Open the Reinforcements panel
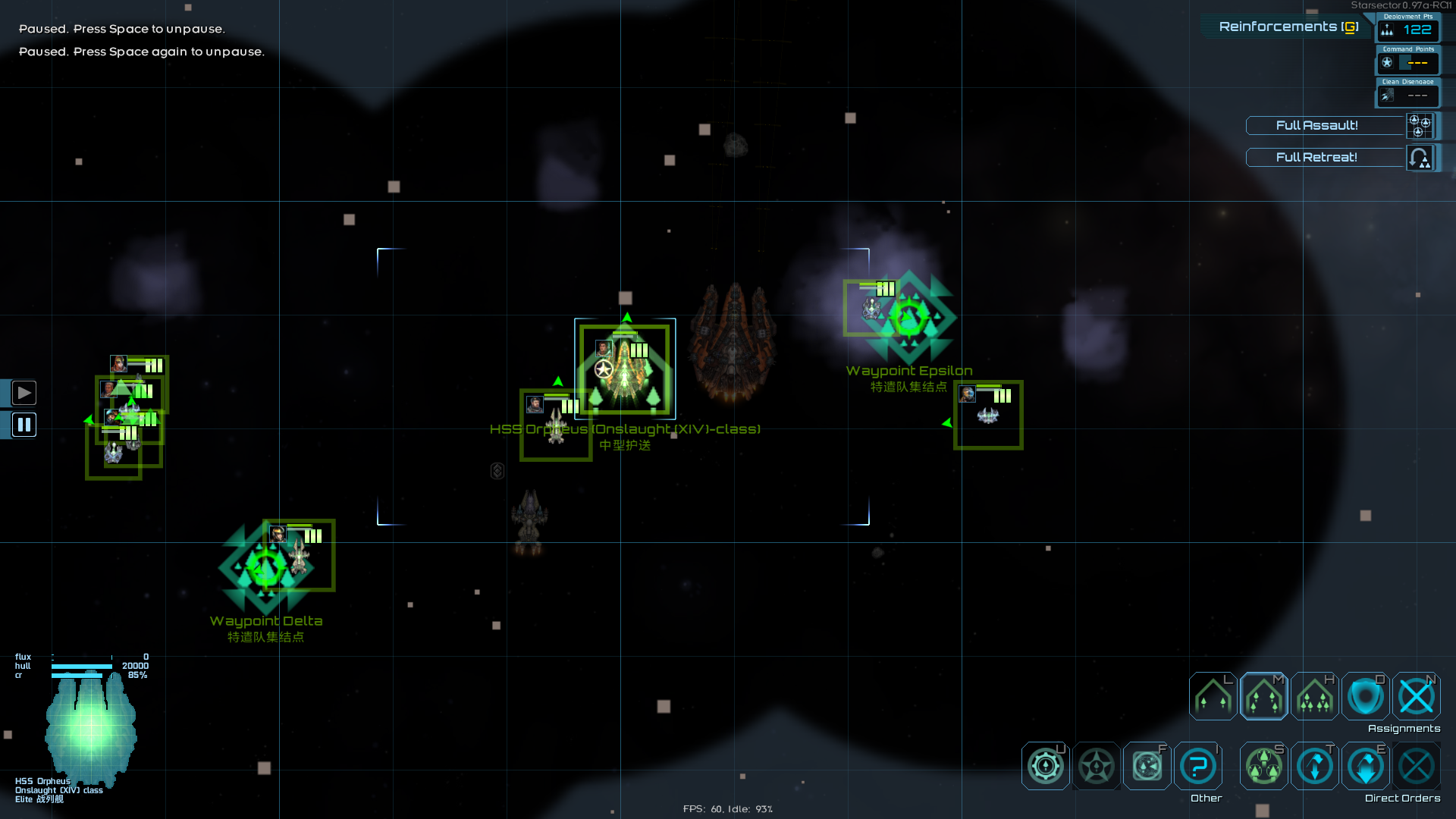 tap(1287, 25)
